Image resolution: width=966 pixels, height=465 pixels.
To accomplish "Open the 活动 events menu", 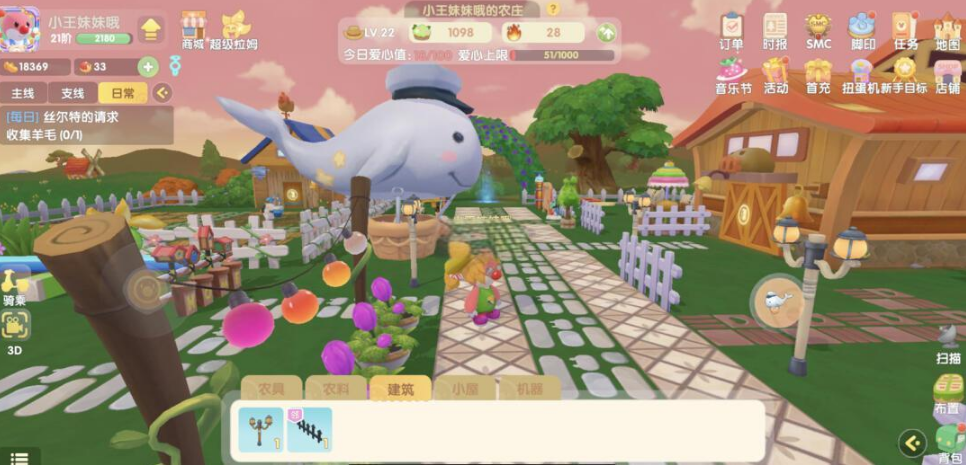I will [775, 75].
